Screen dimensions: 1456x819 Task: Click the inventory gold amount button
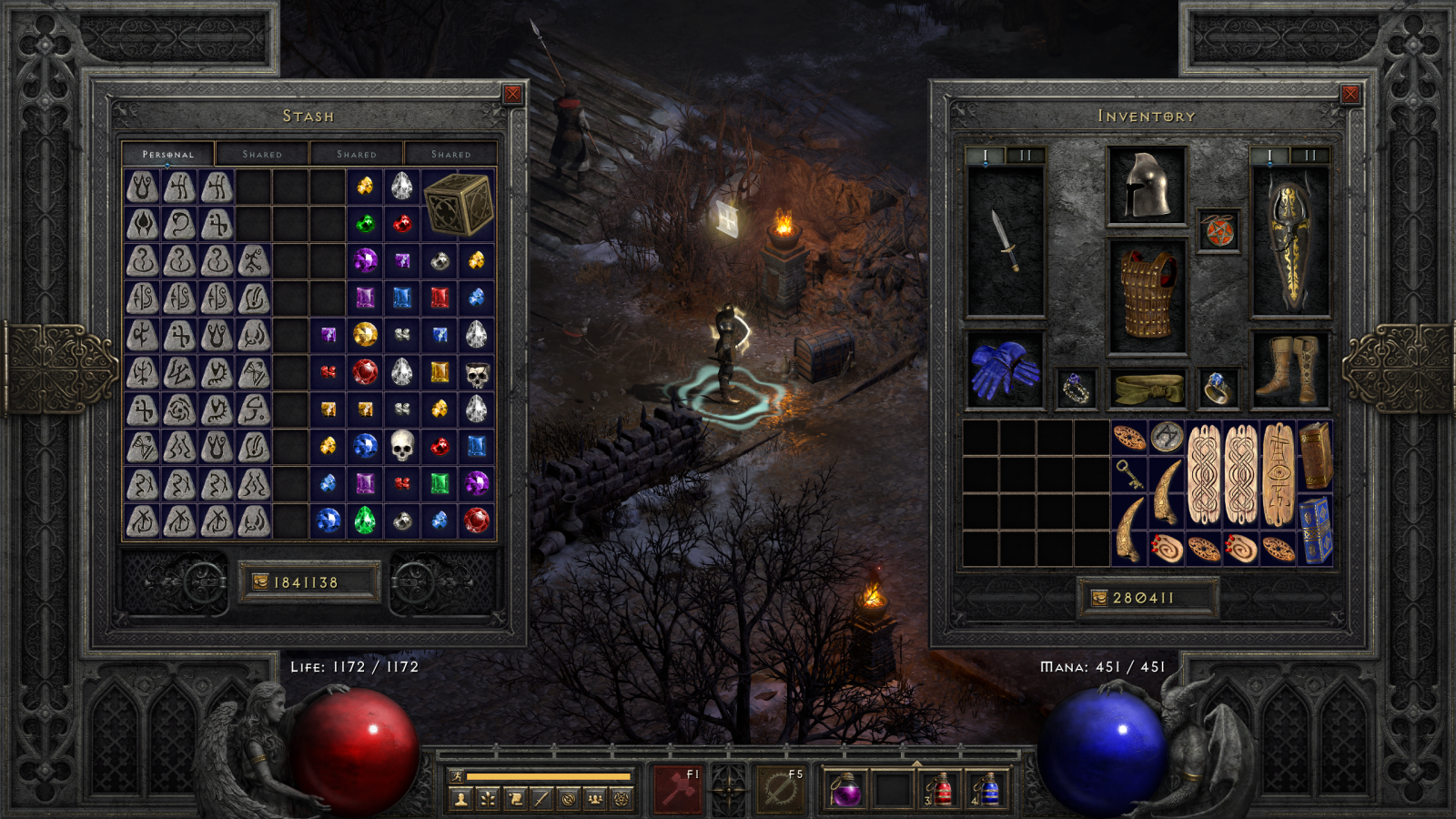1146,598
